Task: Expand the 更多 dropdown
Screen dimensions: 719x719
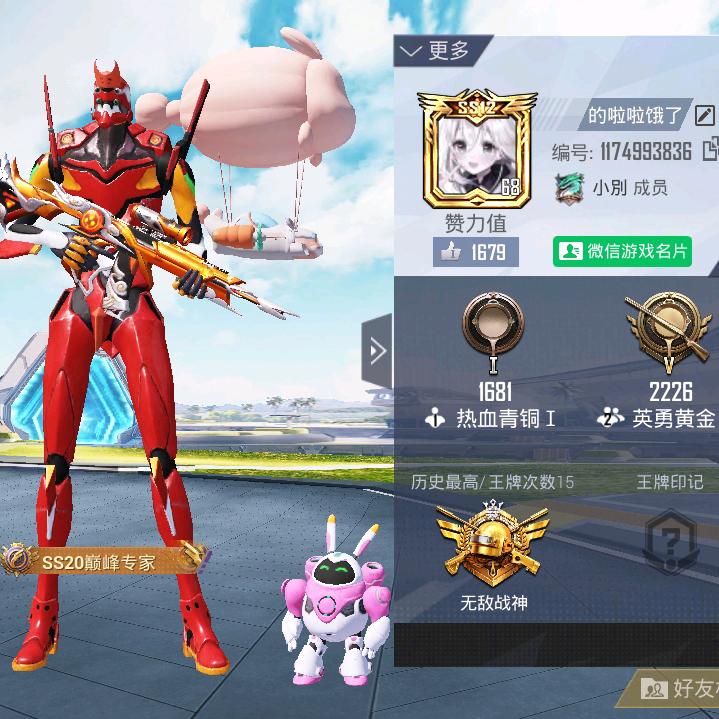Action: point(434,50)
